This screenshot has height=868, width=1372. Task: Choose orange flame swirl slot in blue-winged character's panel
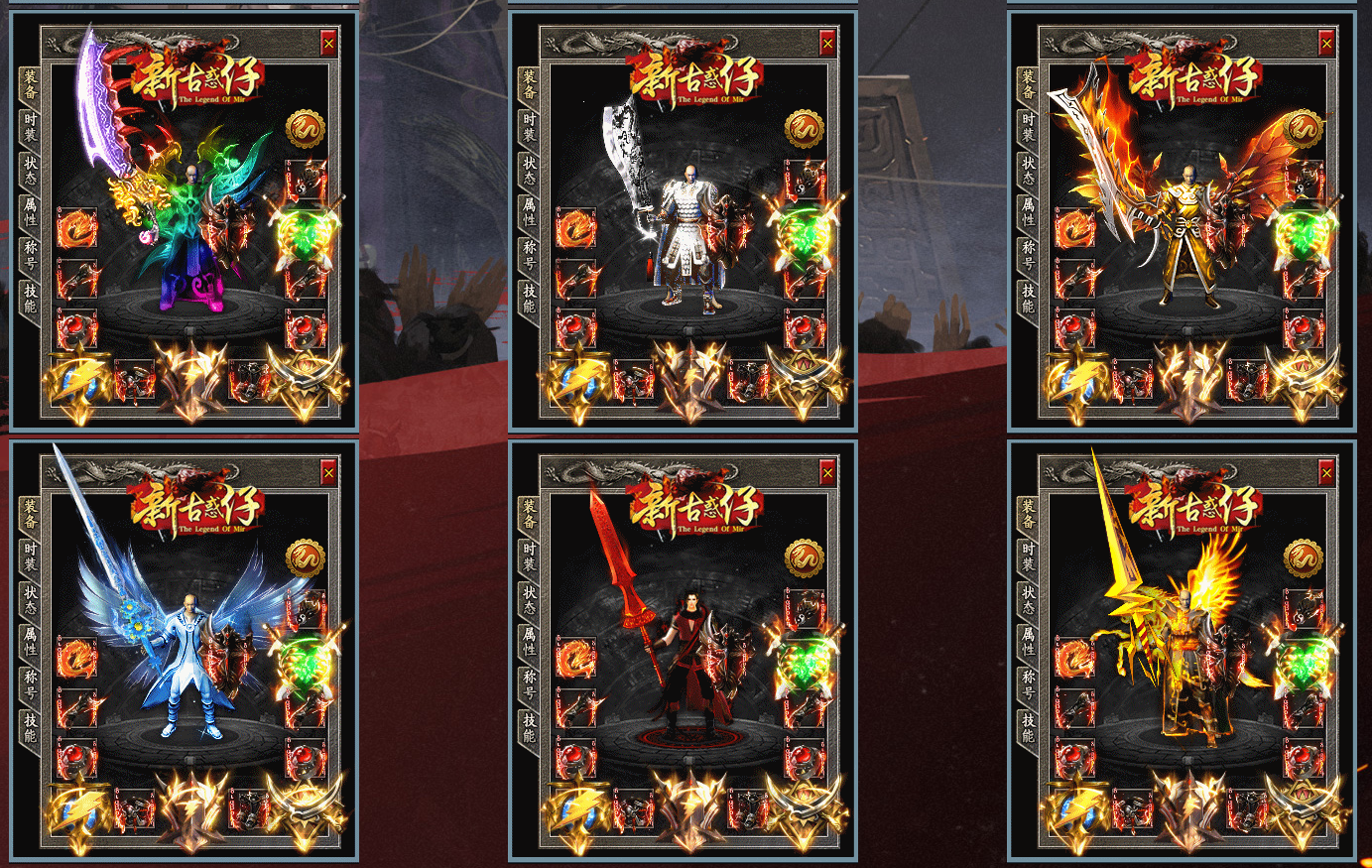(77, 659)
